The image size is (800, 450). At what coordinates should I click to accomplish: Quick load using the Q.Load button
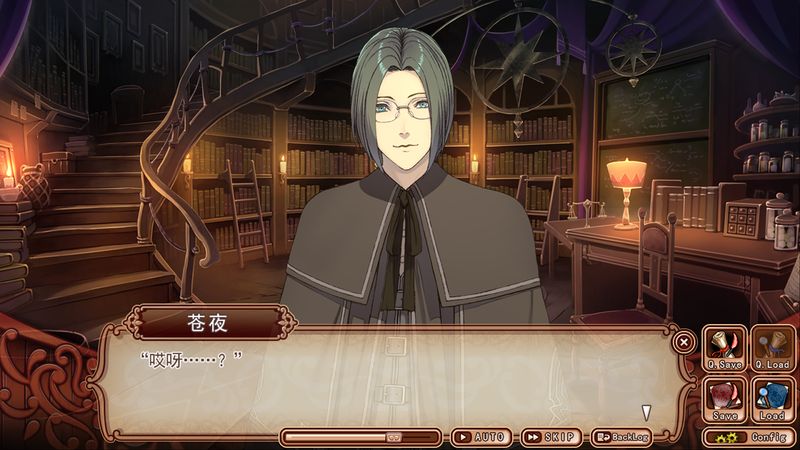click(x=772, y=347)
